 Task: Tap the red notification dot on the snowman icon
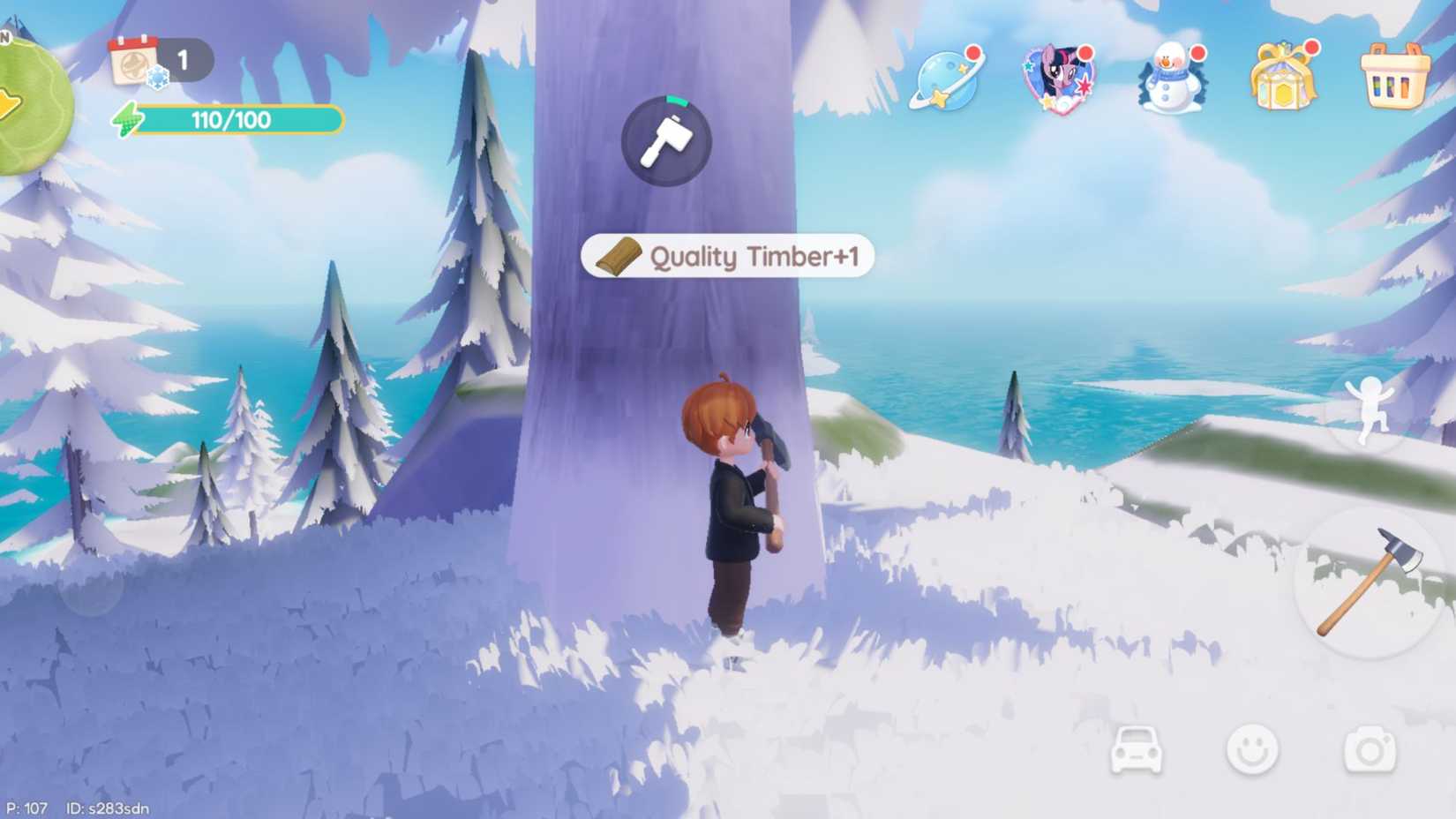(1197, 53)
